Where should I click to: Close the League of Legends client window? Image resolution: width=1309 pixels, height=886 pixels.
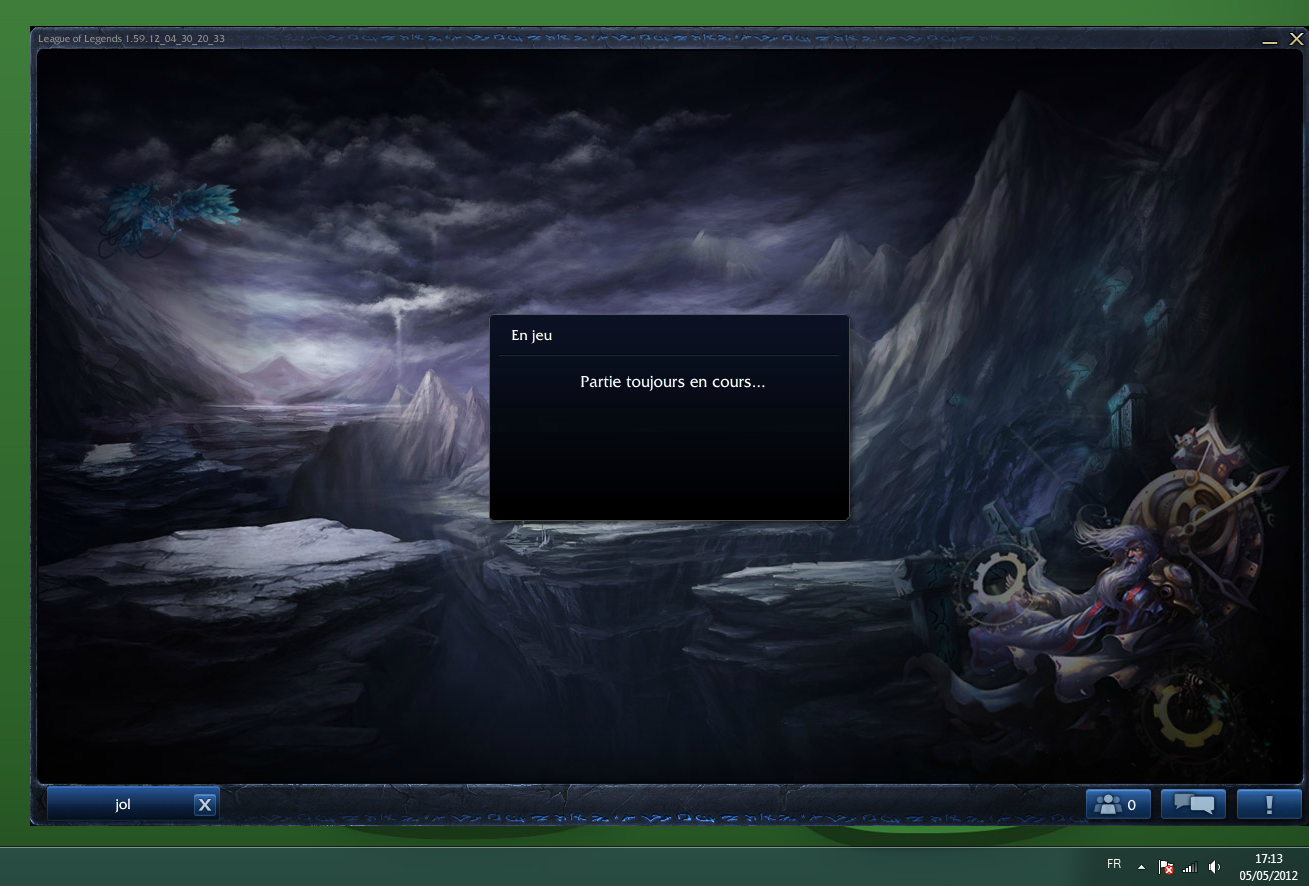[1296, 39]
